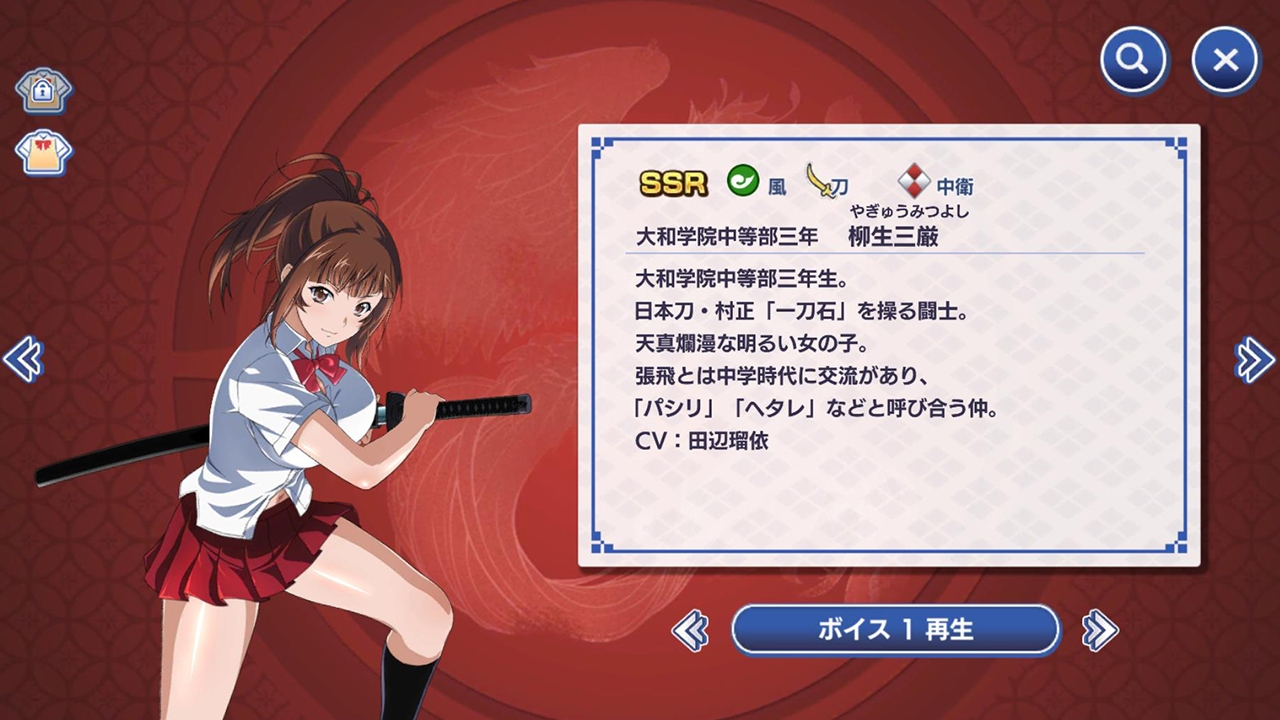Screen dimensions: 1280x720
Task: Go to previous character with left chevron
Action: (26, 360)
